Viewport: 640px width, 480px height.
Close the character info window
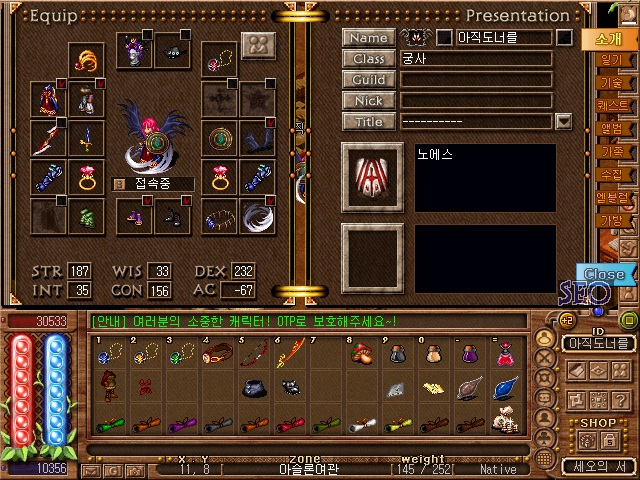(x=604, y=274)
